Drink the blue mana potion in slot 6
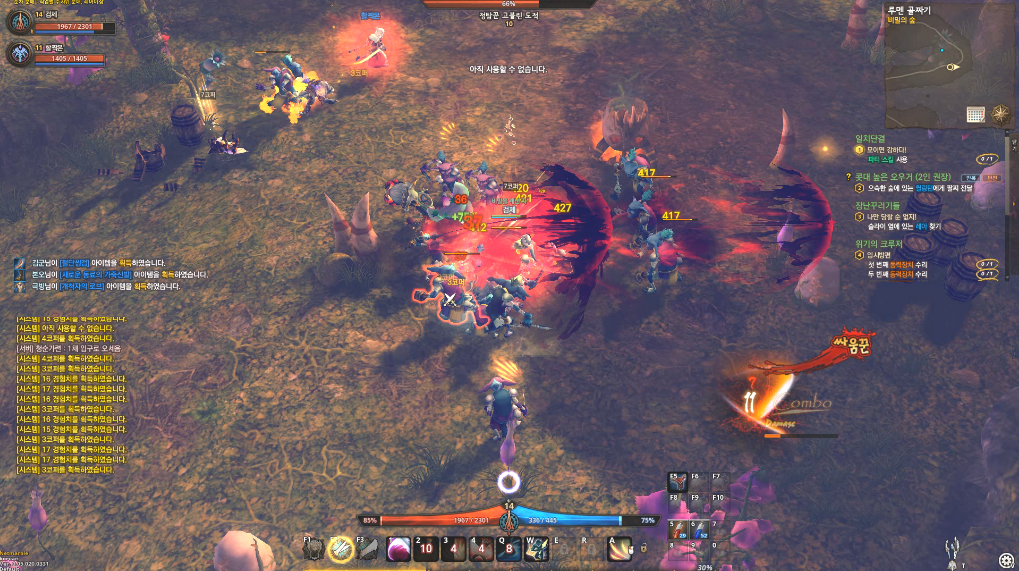 coord(699,527)
